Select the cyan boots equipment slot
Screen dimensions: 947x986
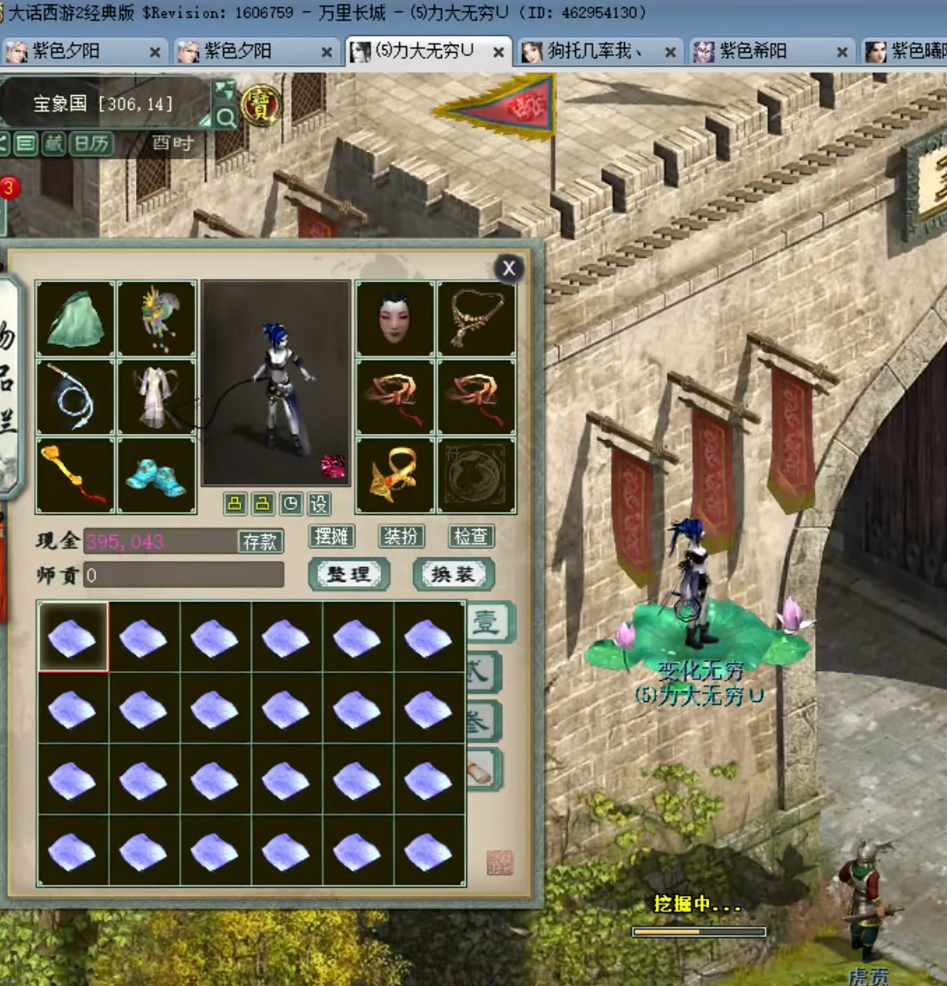156,476
